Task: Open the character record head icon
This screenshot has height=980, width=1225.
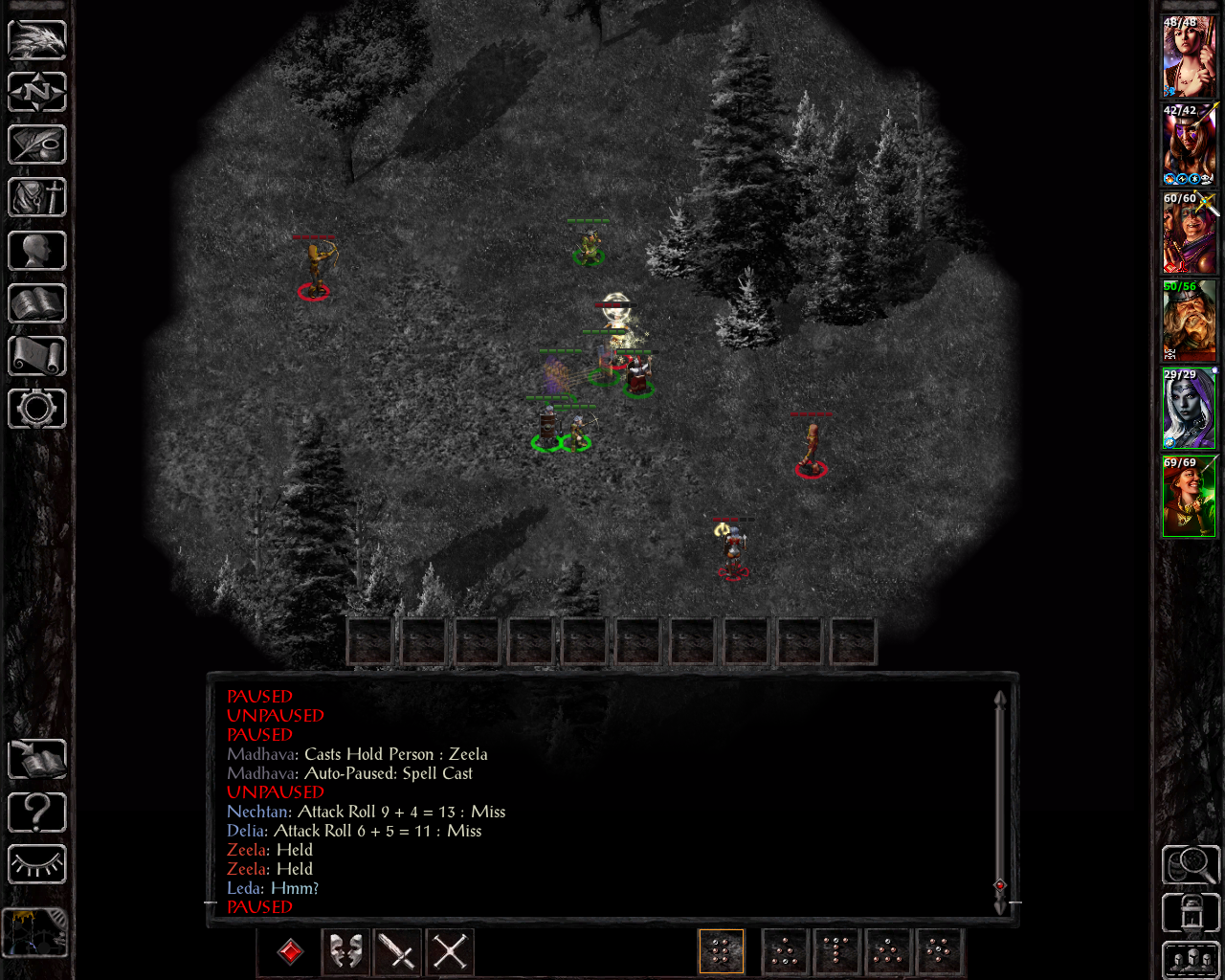Action: (37, 251)
